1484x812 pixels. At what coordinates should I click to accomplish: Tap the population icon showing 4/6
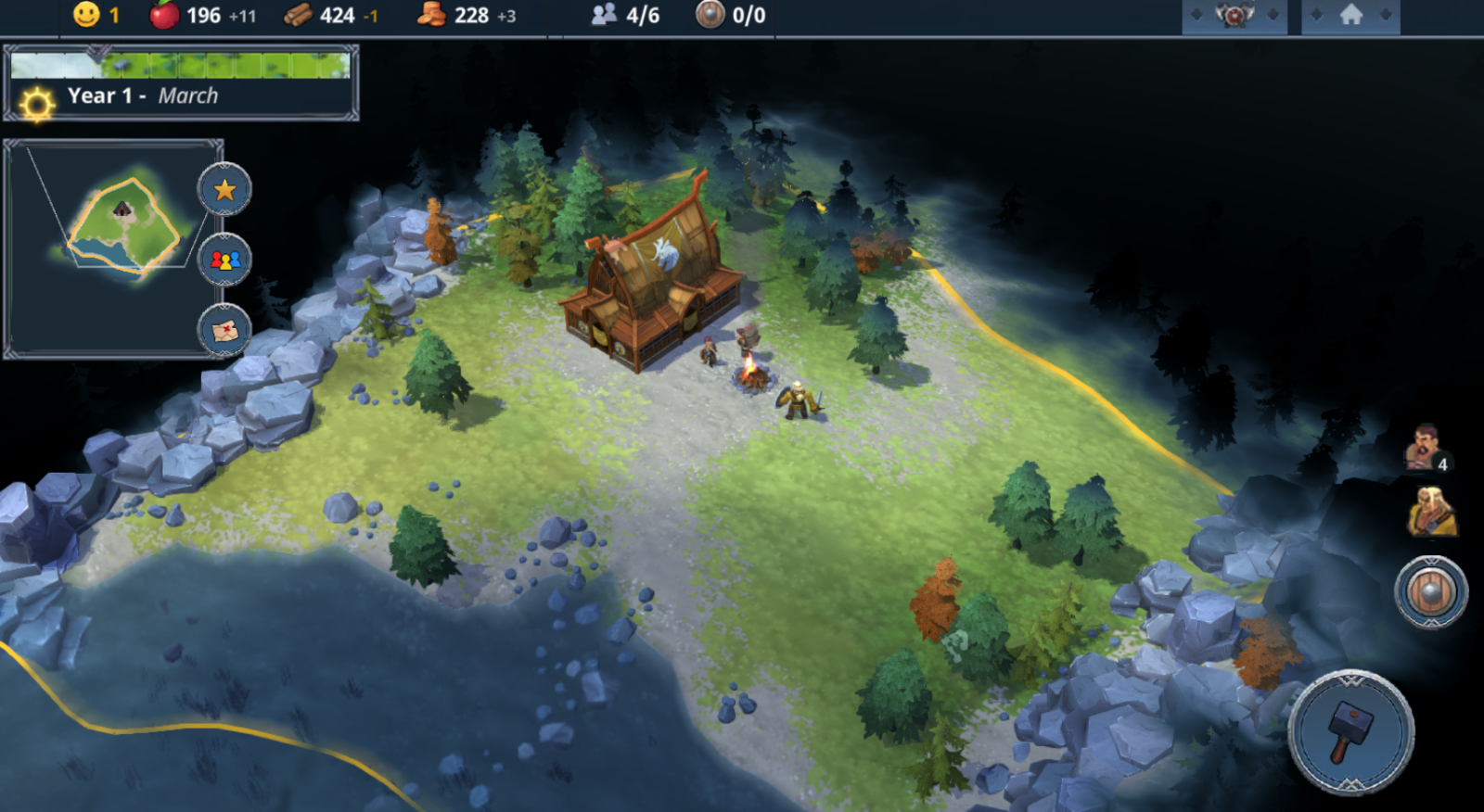[x=605, y=15]
